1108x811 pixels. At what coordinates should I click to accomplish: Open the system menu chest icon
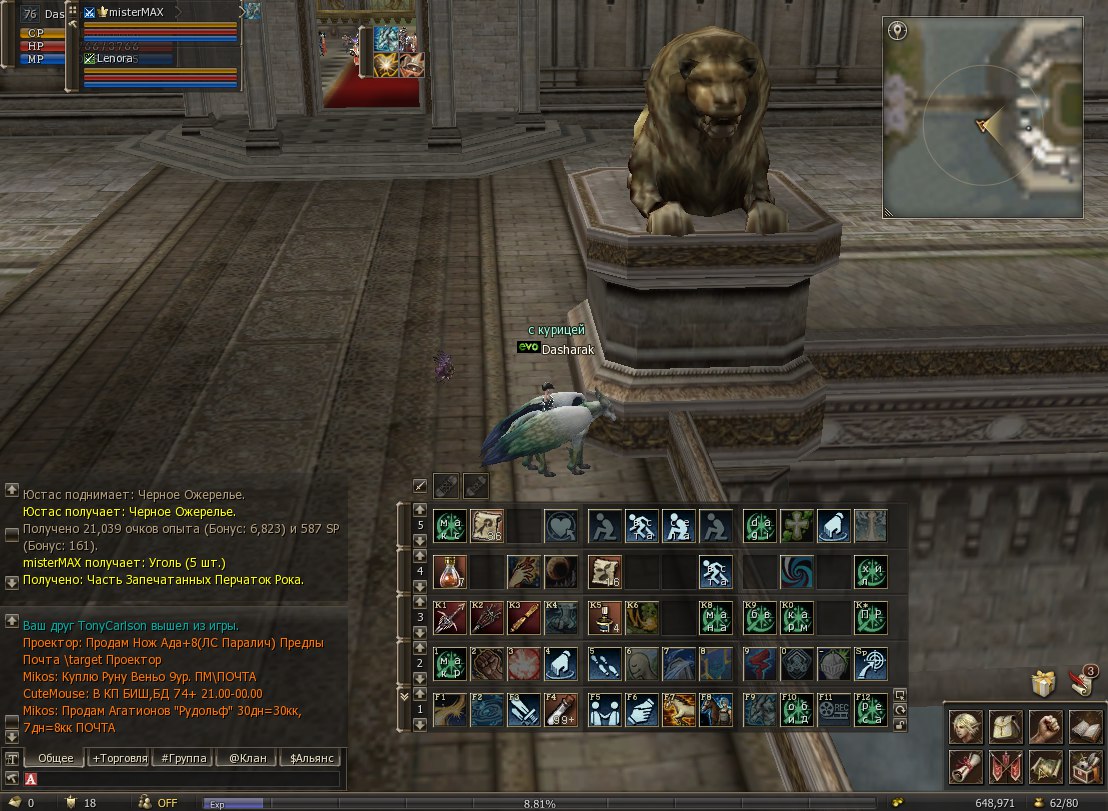tap(1085, 767)
